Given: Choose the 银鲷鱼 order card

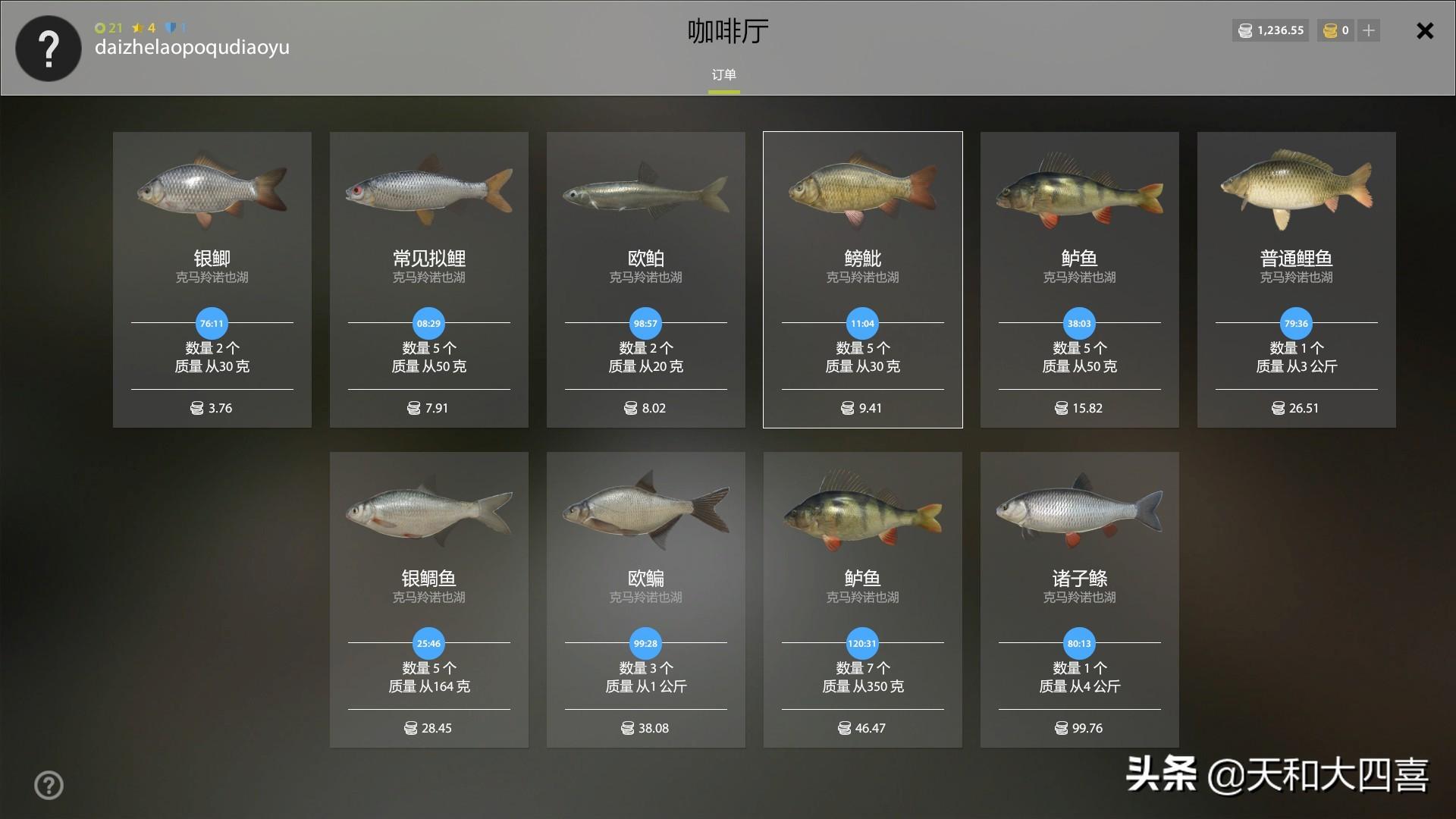Looking at the screenshot, I should coord(429,599).
